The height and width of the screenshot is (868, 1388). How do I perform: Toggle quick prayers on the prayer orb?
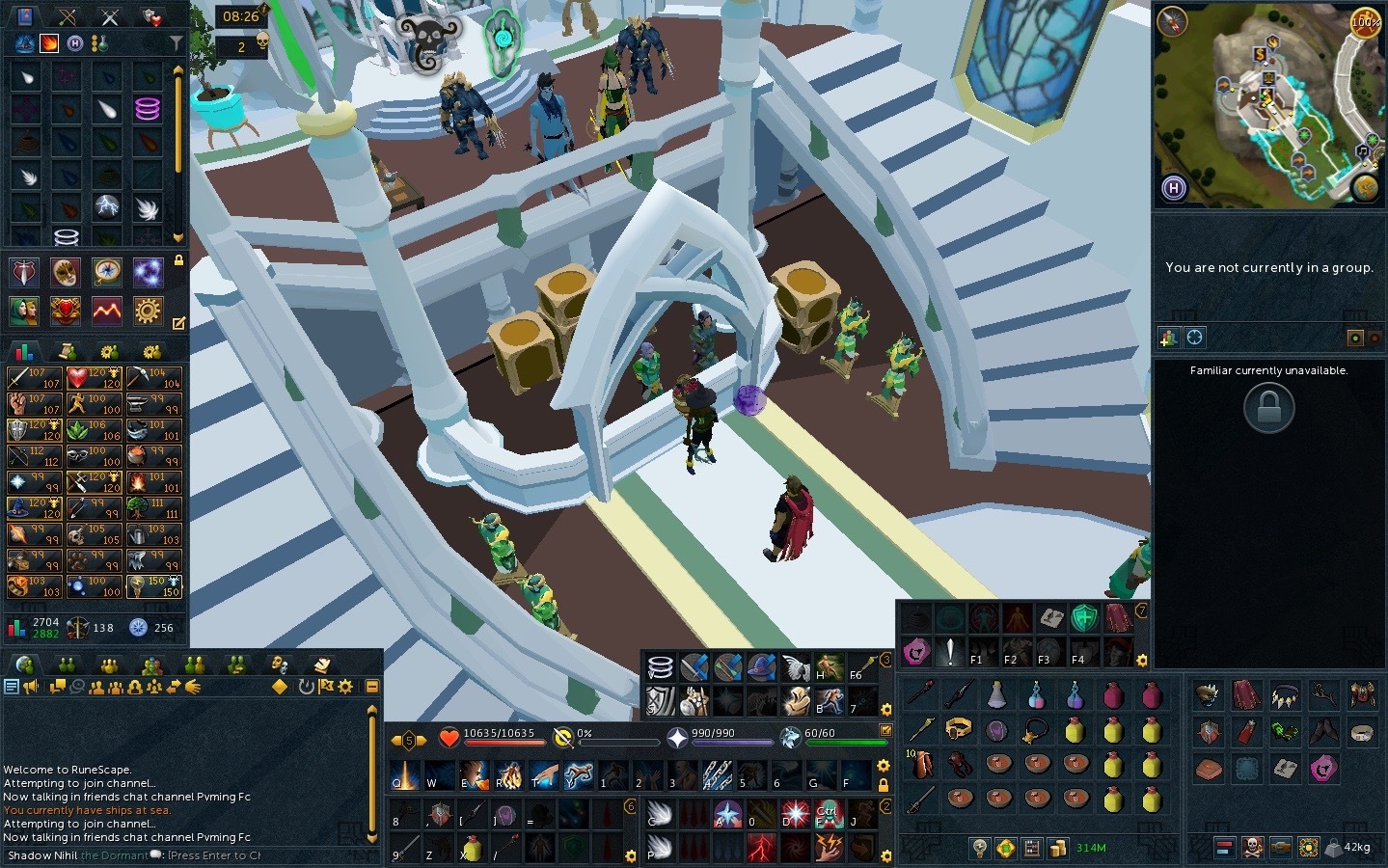[x=677, y=738]
